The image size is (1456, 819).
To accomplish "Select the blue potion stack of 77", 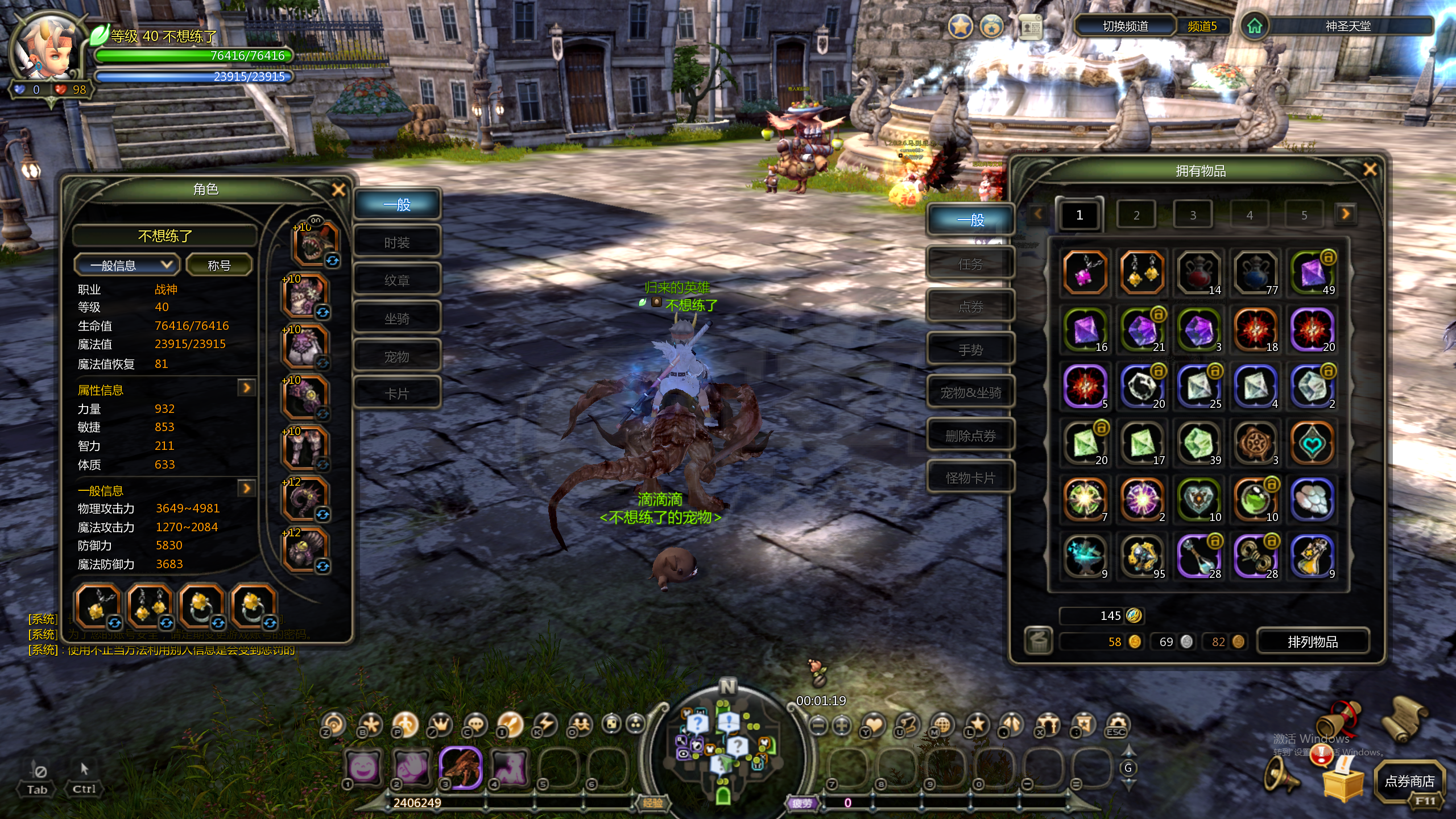I will point(1255,273).
